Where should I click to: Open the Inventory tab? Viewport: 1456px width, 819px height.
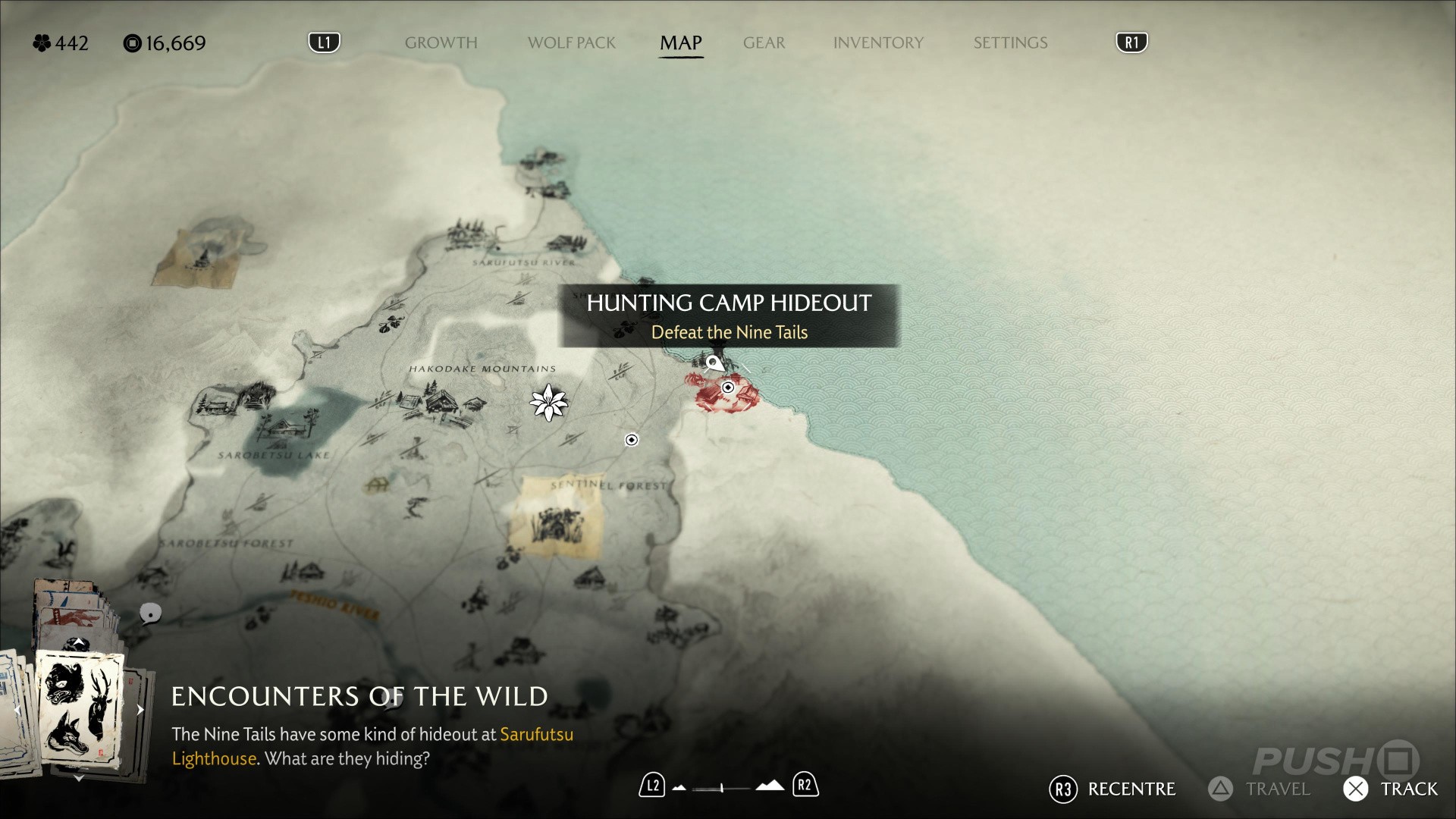pos(878,43)
